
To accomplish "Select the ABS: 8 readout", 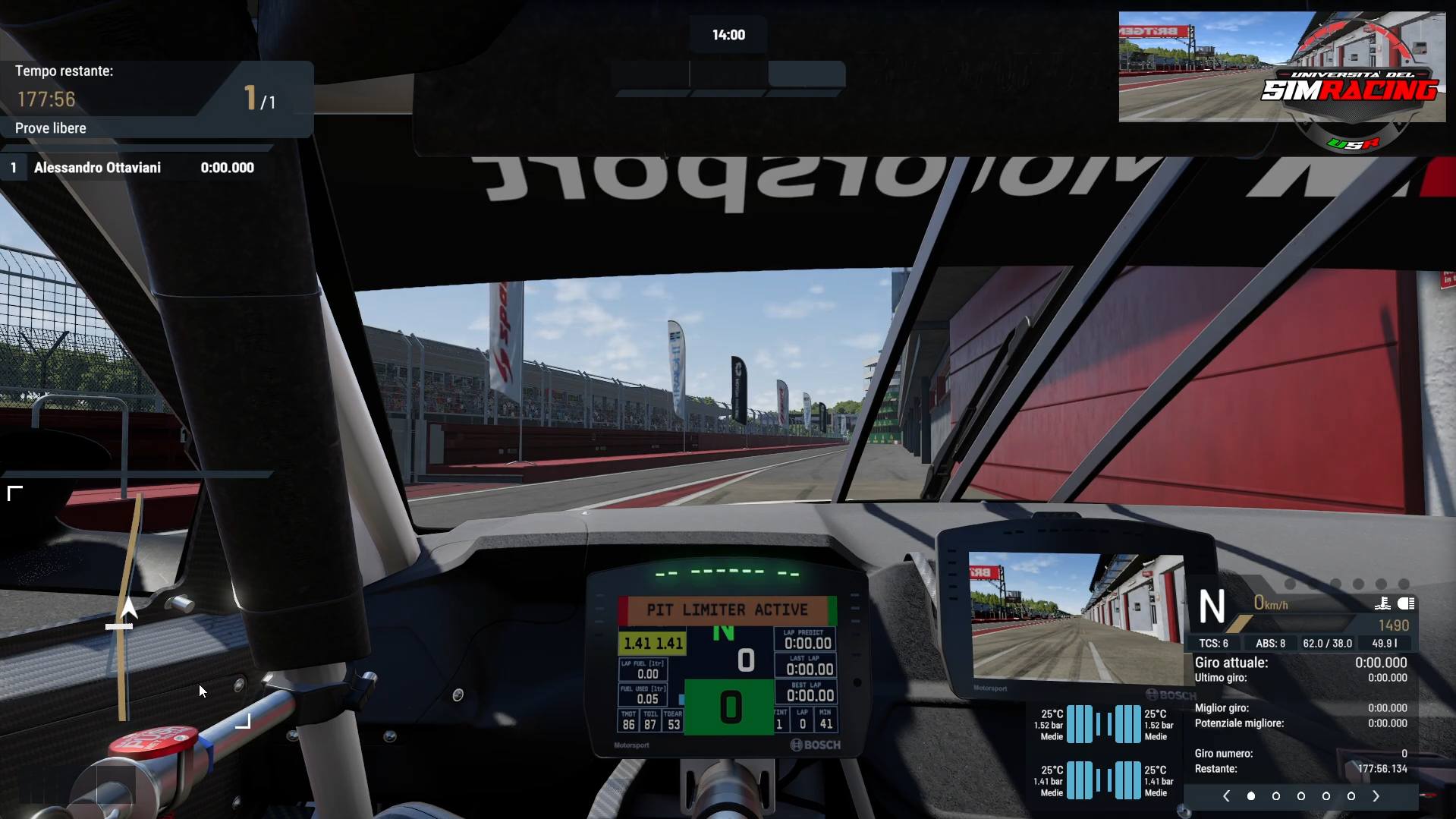I will coord(1271,643).
